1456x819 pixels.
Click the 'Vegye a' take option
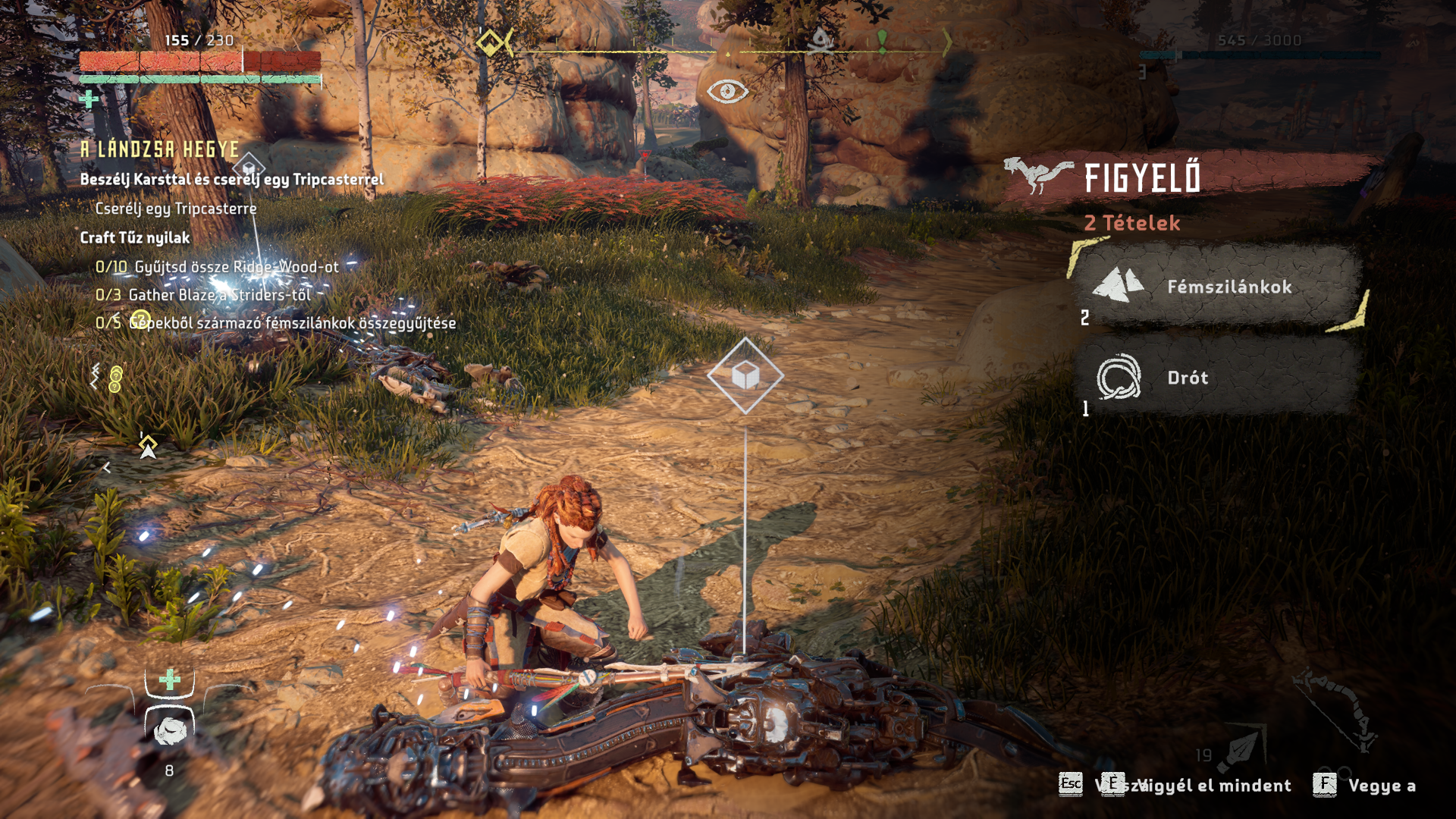(x=1380, y=786)
